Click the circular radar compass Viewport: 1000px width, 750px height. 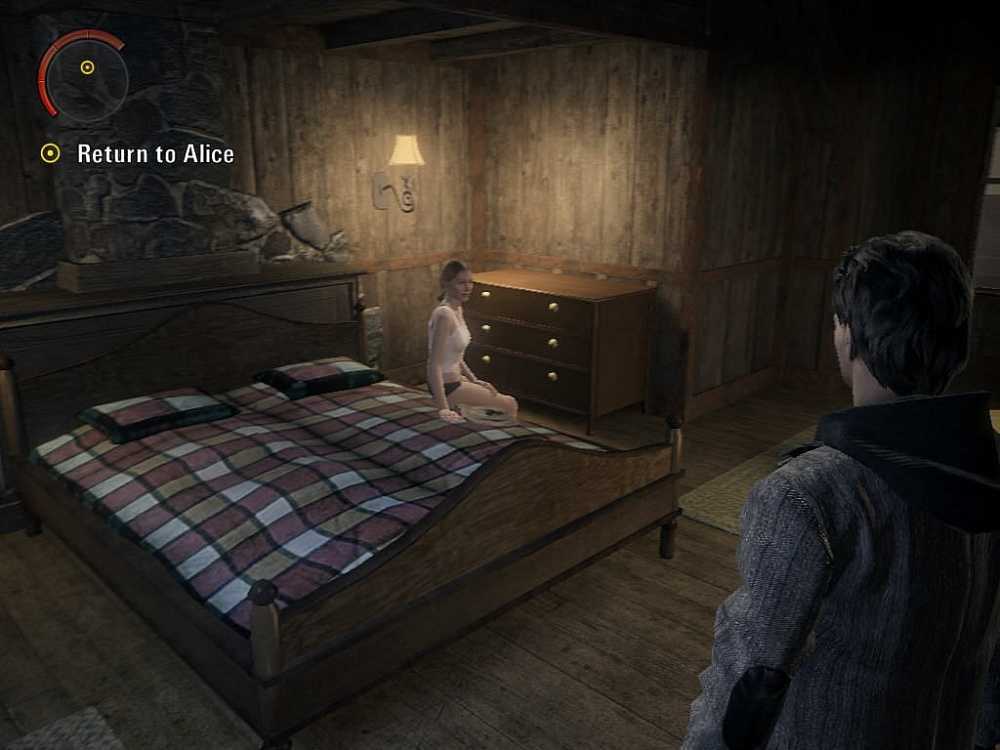[x=87, y=71]
